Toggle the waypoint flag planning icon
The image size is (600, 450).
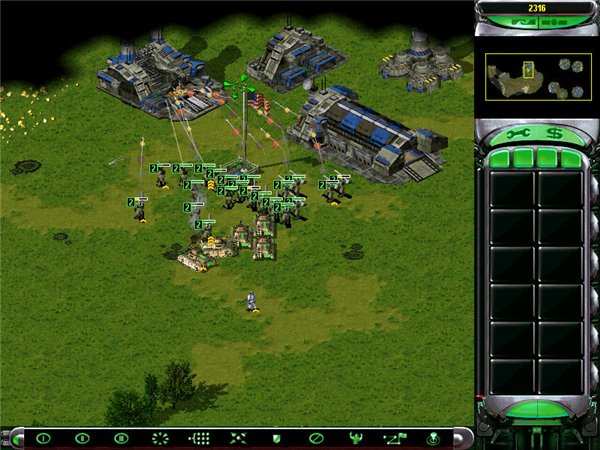393,438
